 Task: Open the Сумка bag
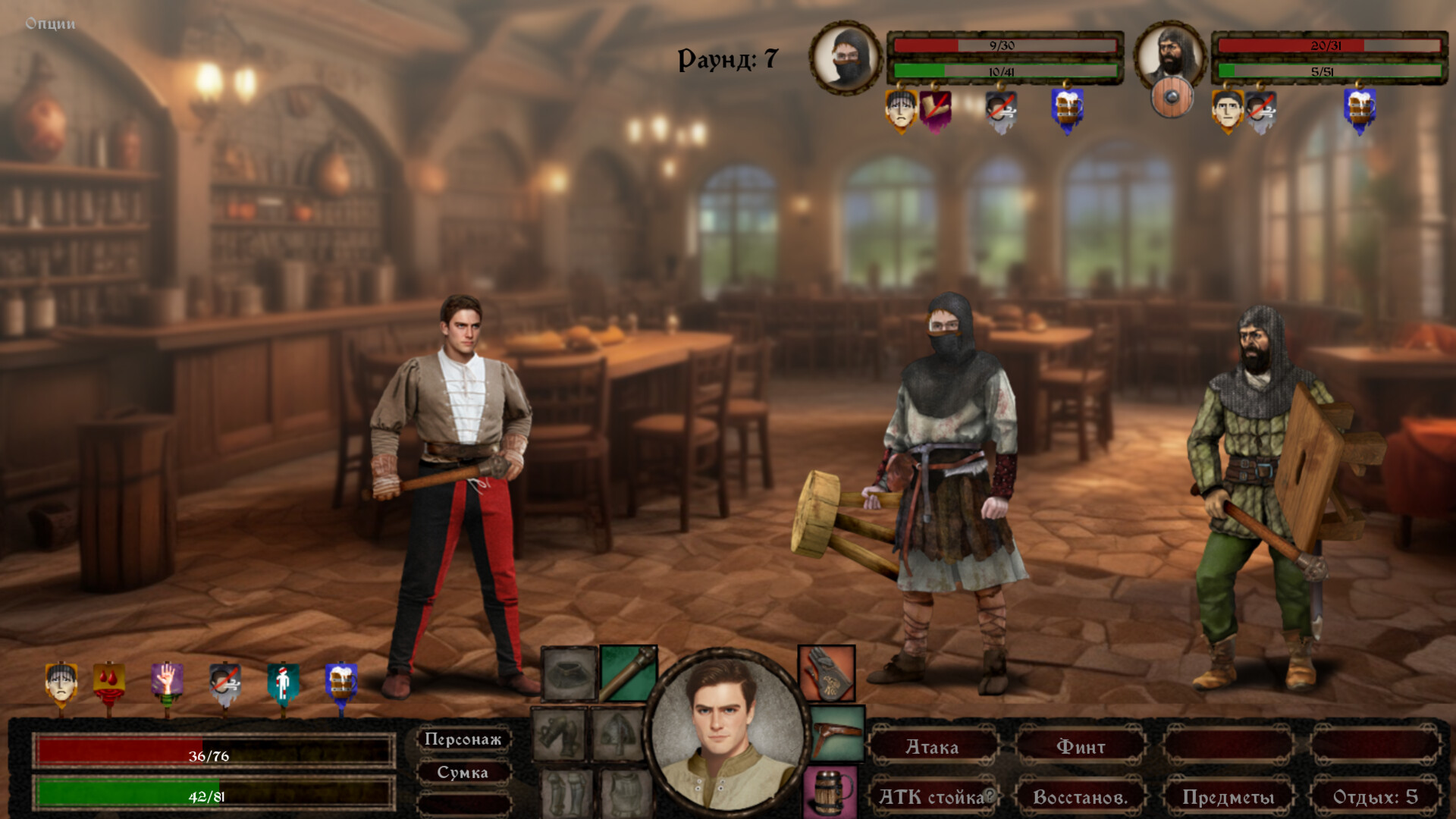coord(463,773)
